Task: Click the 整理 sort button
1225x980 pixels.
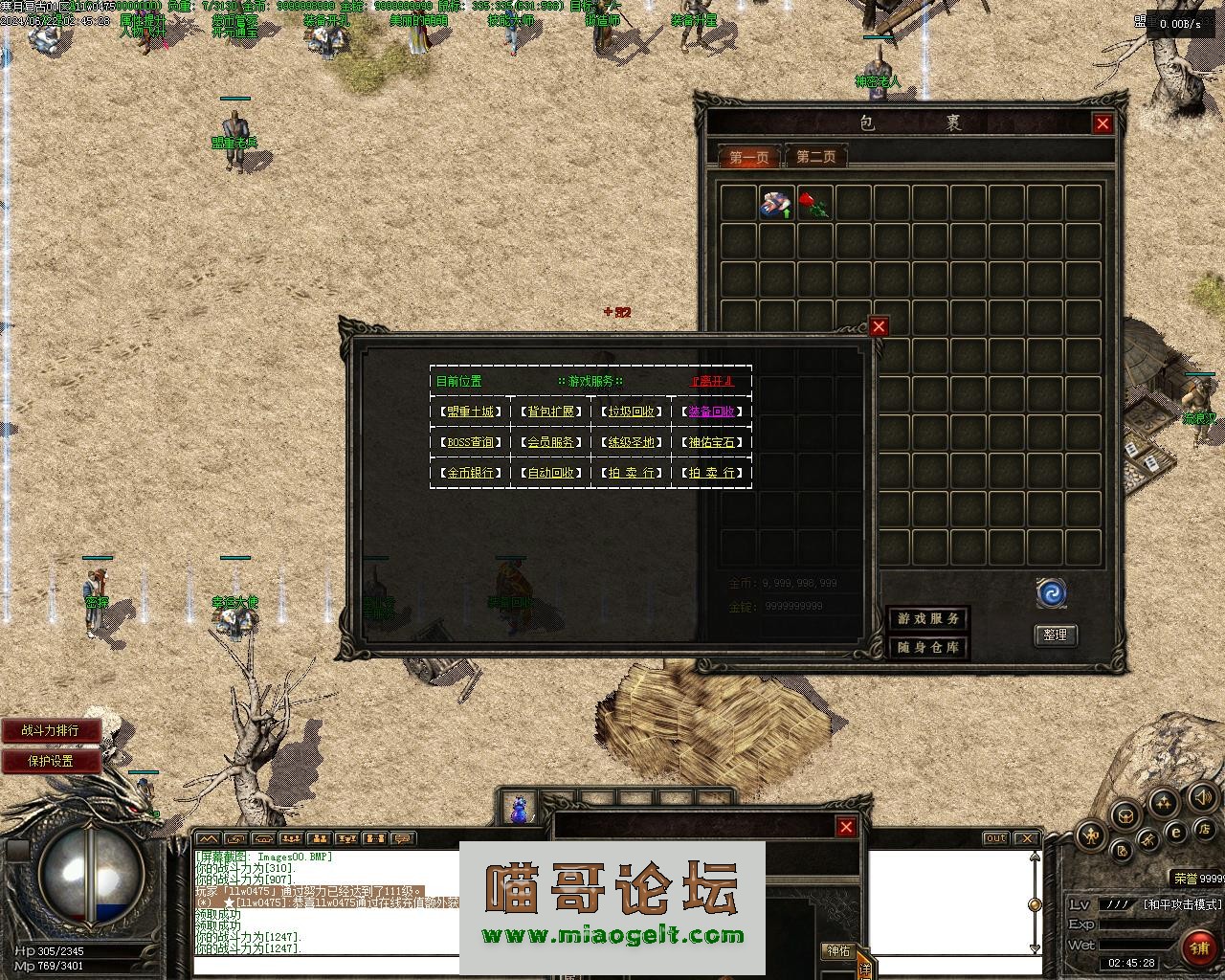Action: click(x=1055, y=635)
